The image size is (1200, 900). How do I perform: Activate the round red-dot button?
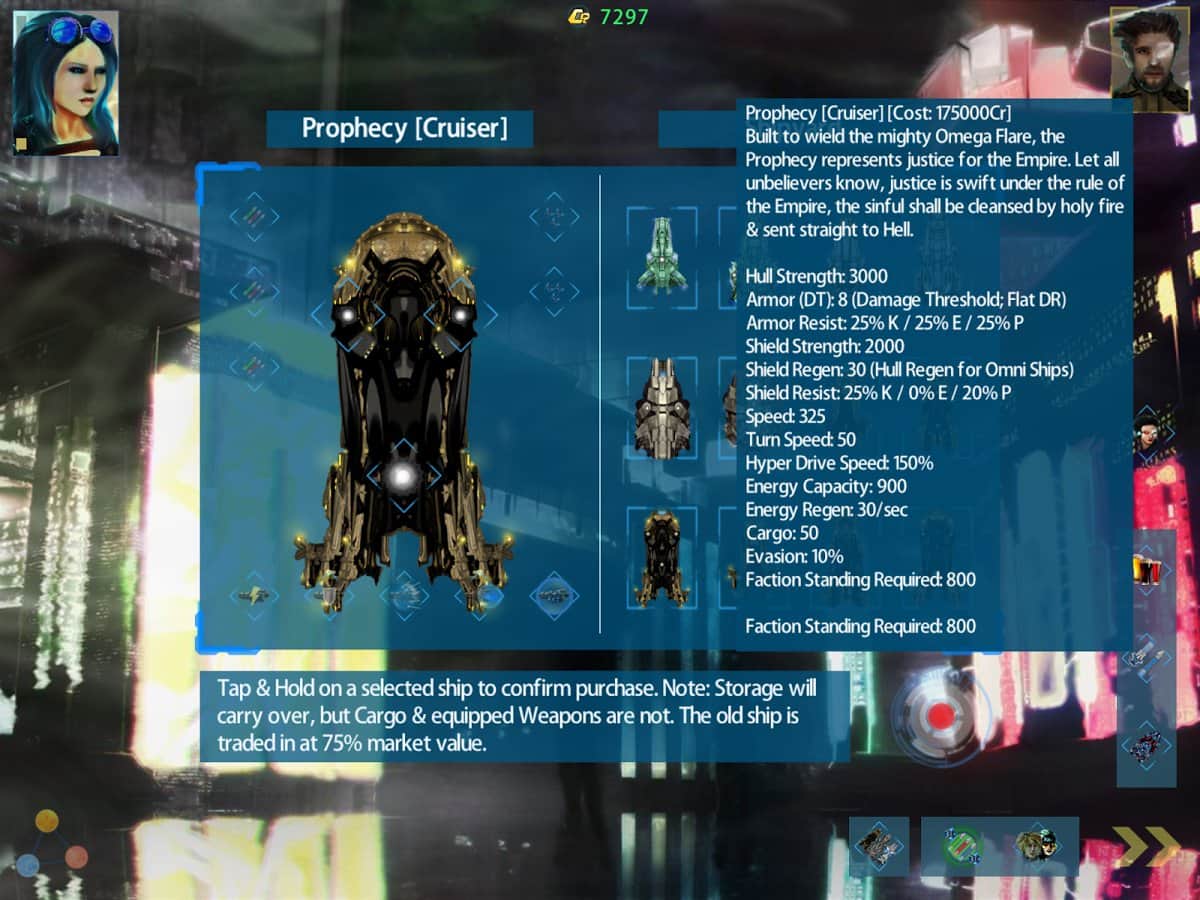940,715
